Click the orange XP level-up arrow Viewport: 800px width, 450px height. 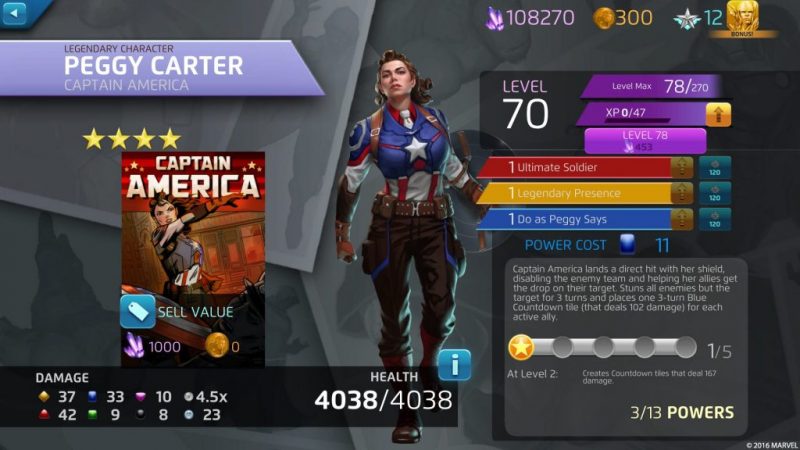pos(718,114)
